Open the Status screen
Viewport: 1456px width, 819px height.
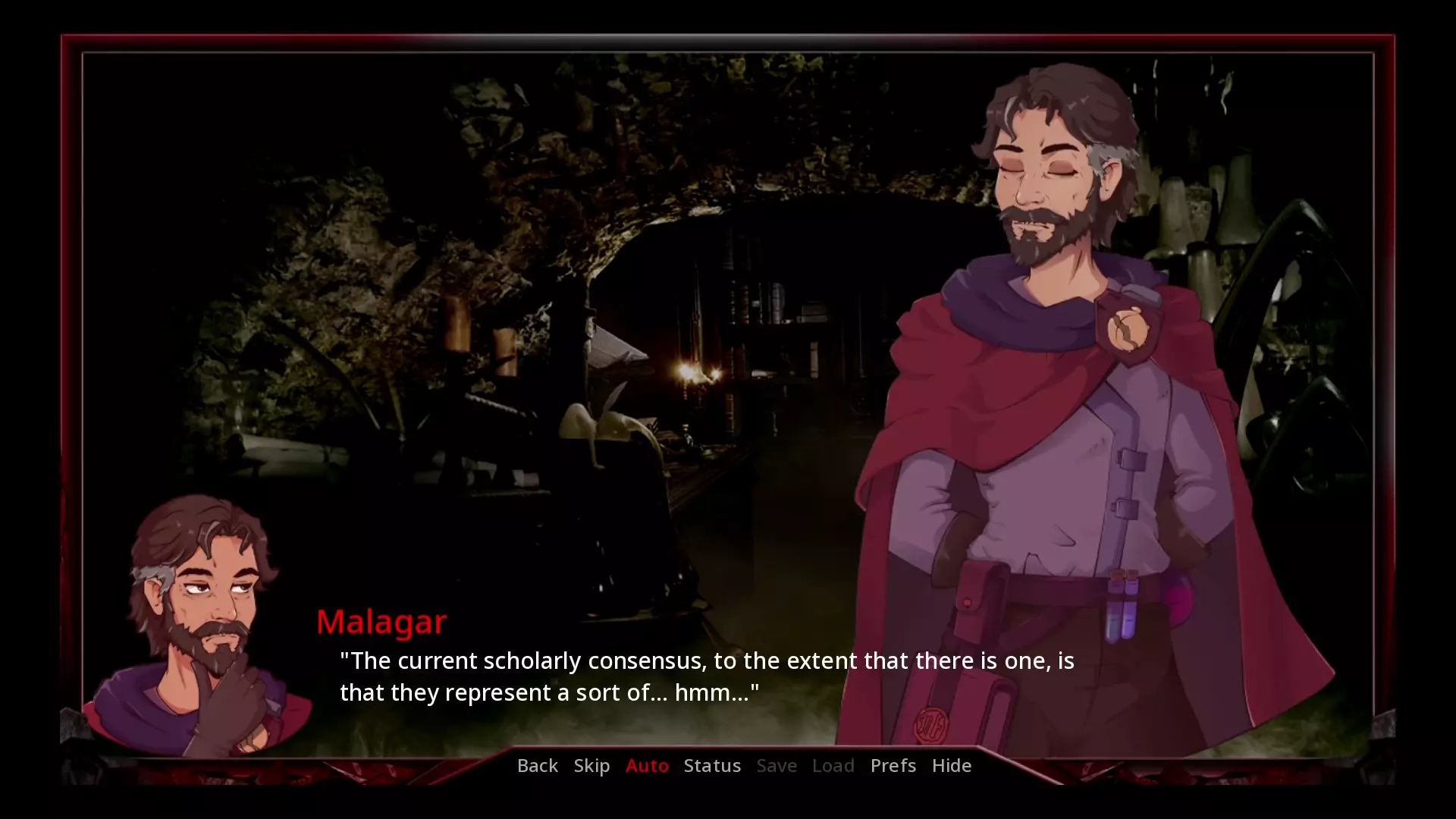coord(712,766)
